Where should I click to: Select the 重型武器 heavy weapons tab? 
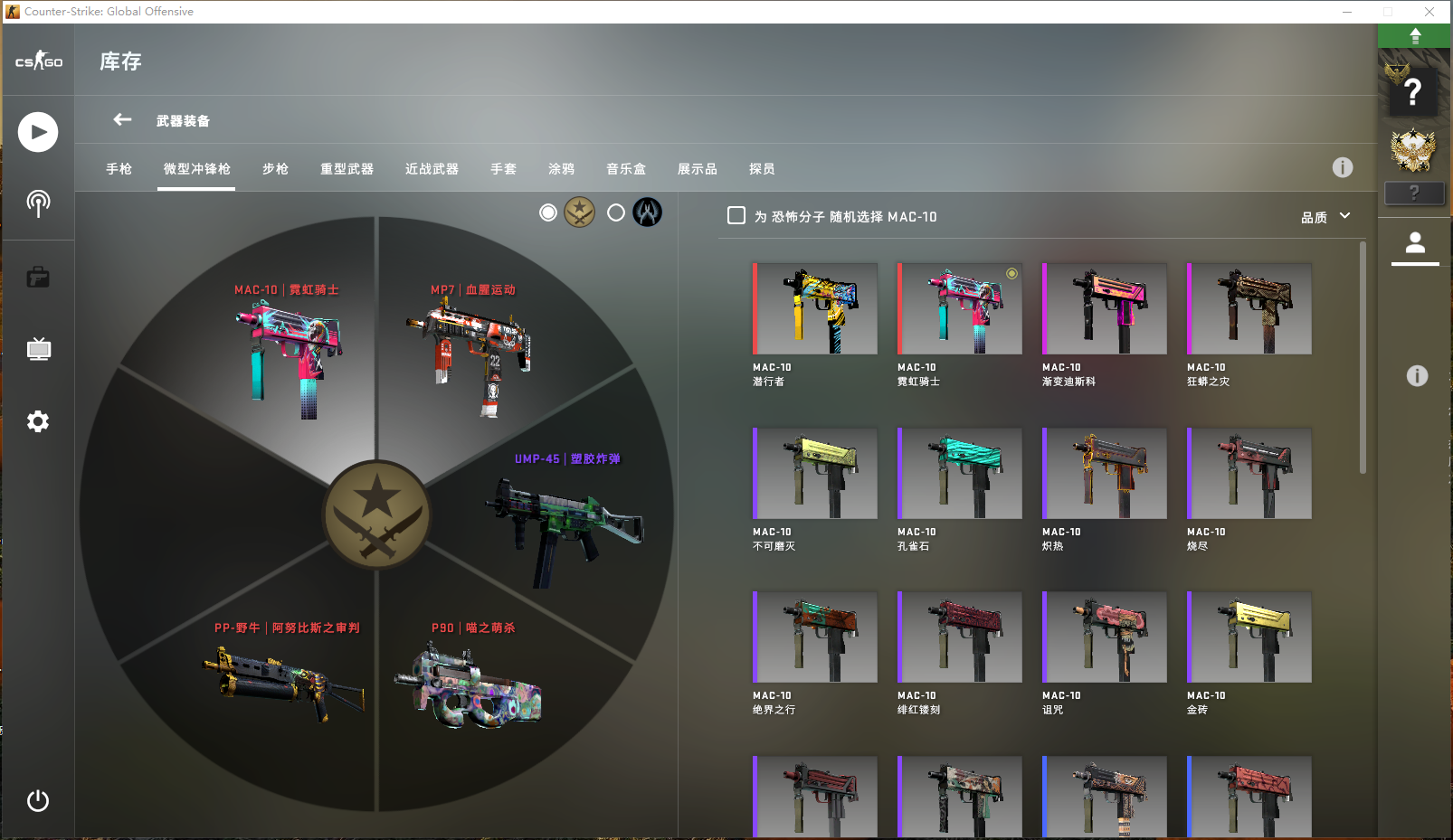(347, 169)
